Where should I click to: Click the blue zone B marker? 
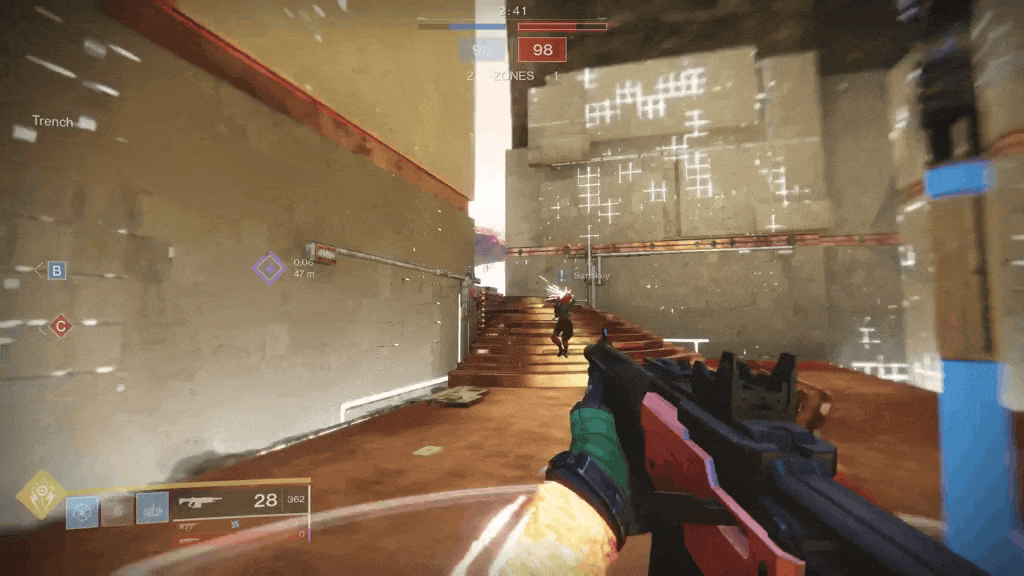coord(57,270)
